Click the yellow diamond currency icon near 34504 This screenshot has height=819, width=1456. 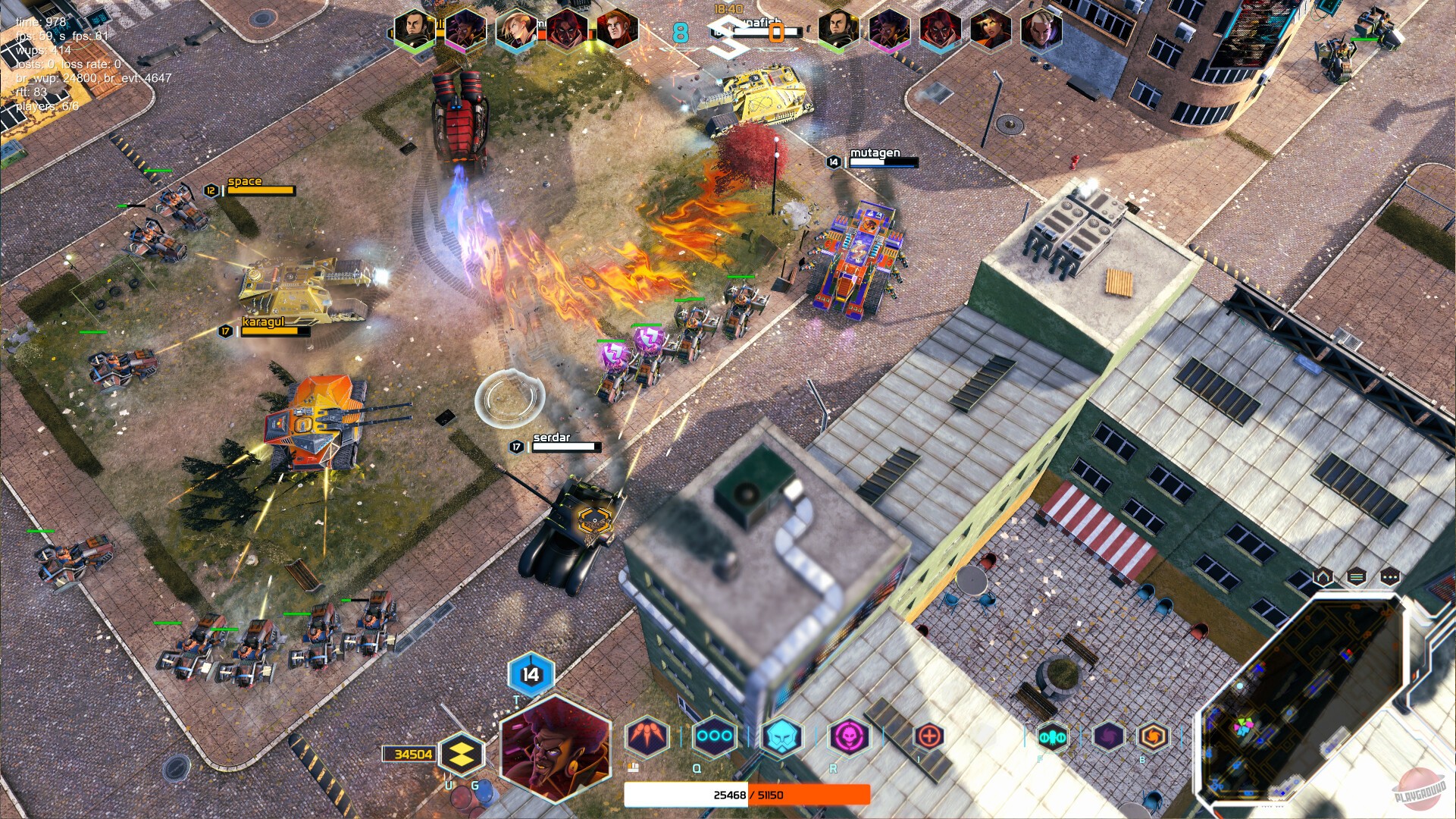tap(463, 755)
